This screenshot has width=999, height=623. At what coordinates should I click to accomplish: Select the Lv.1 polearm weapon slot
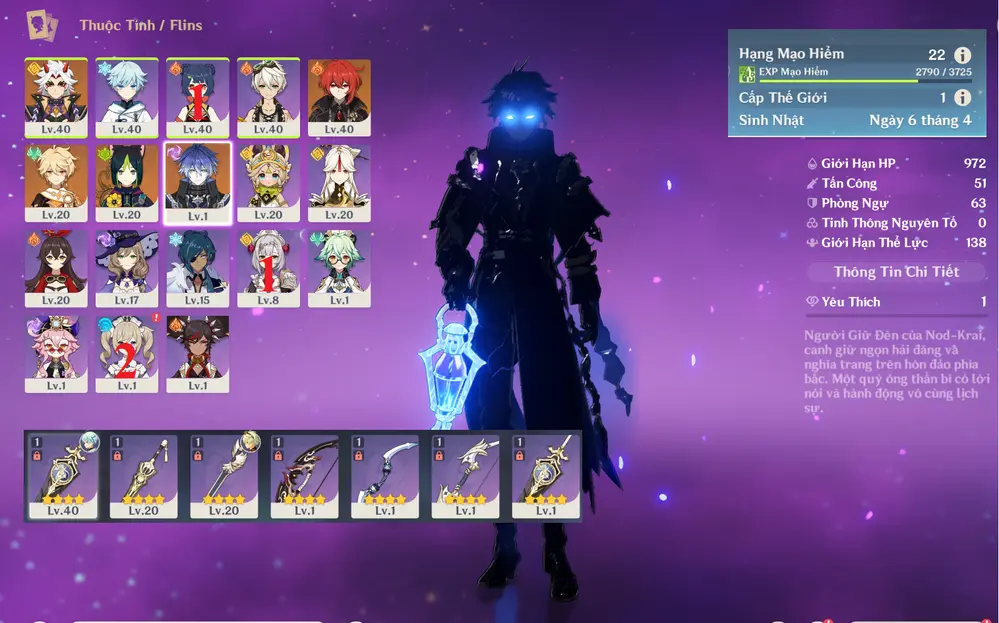tap(465, 475)
